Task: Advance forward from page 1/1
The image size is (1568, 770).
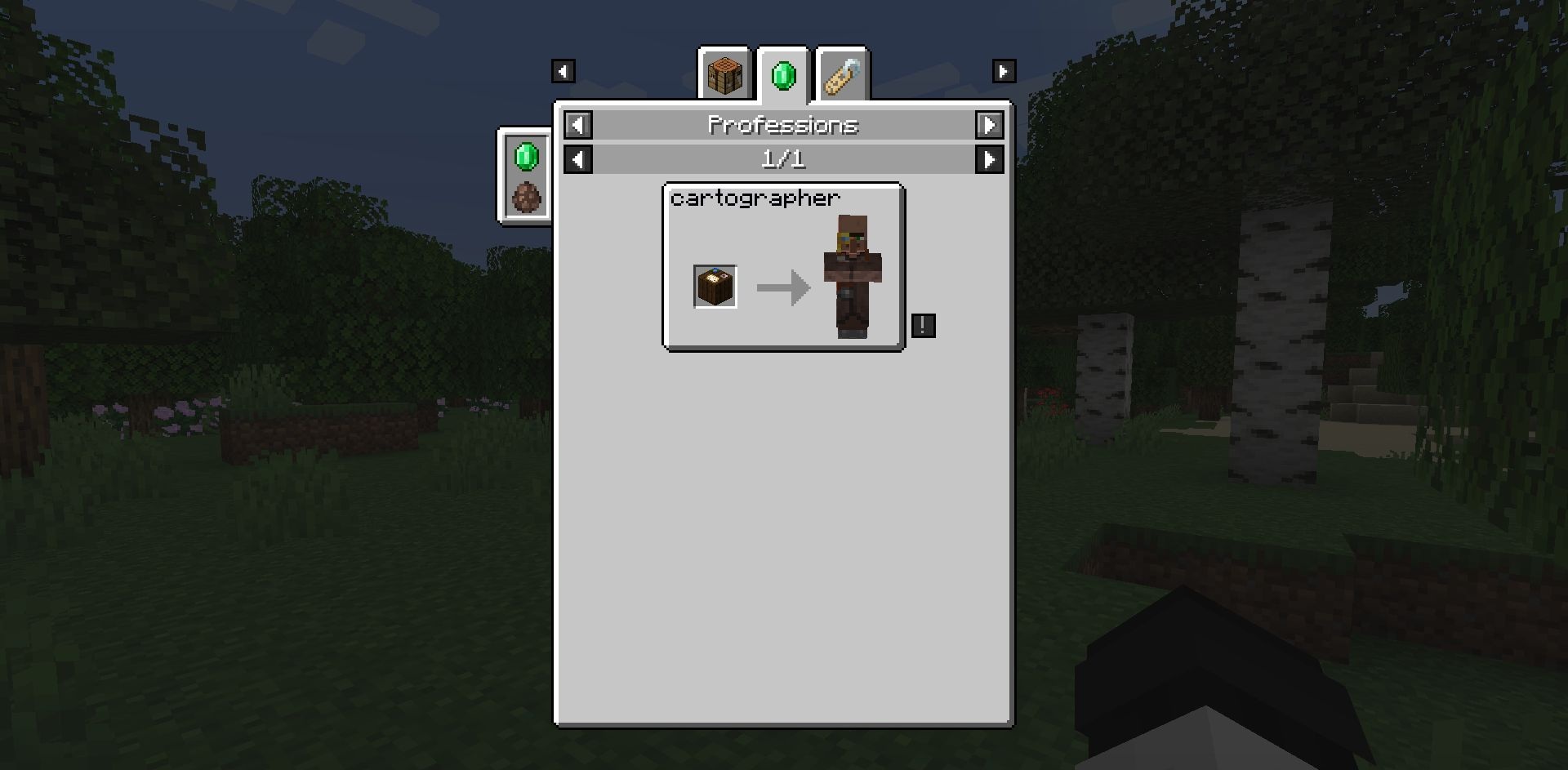Action: (x=989, y=159)
